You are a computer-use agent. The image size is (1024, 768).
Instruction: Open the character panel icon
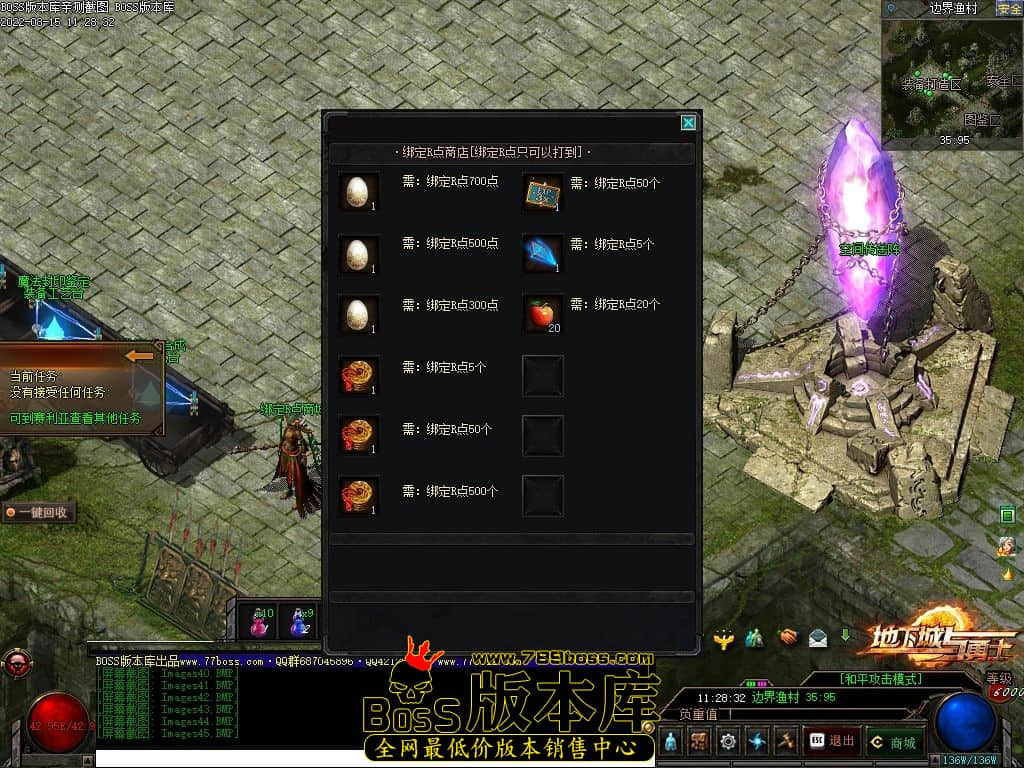(x=670, y=741)
